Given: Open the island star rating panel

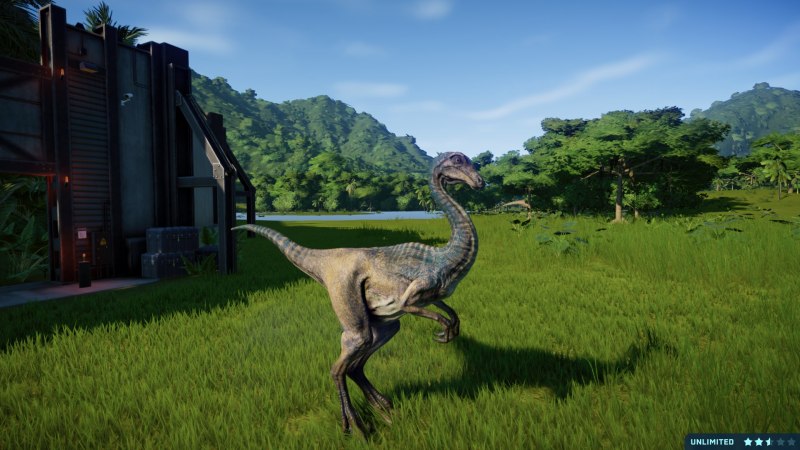Looking at the screenshot, I should tap(766, 441).
